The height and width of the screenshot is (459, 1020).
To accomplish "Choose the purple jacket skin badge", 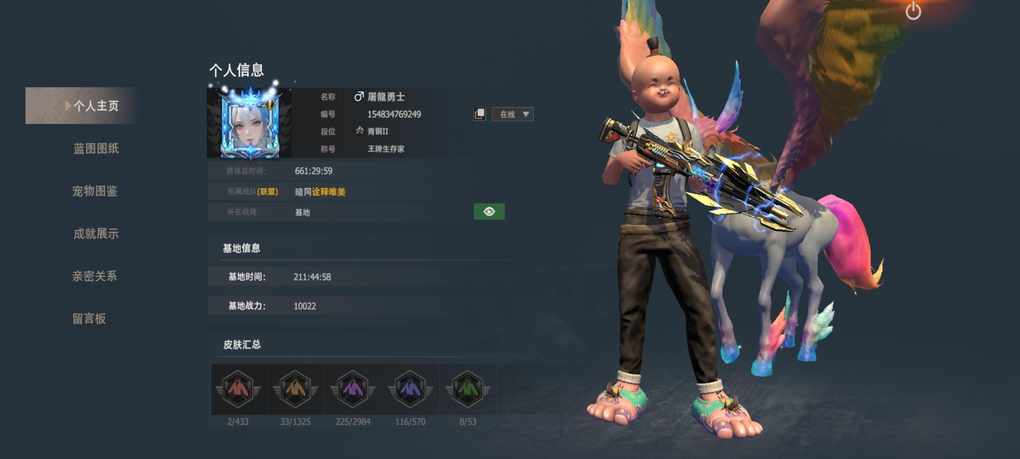I will (352, 388).
